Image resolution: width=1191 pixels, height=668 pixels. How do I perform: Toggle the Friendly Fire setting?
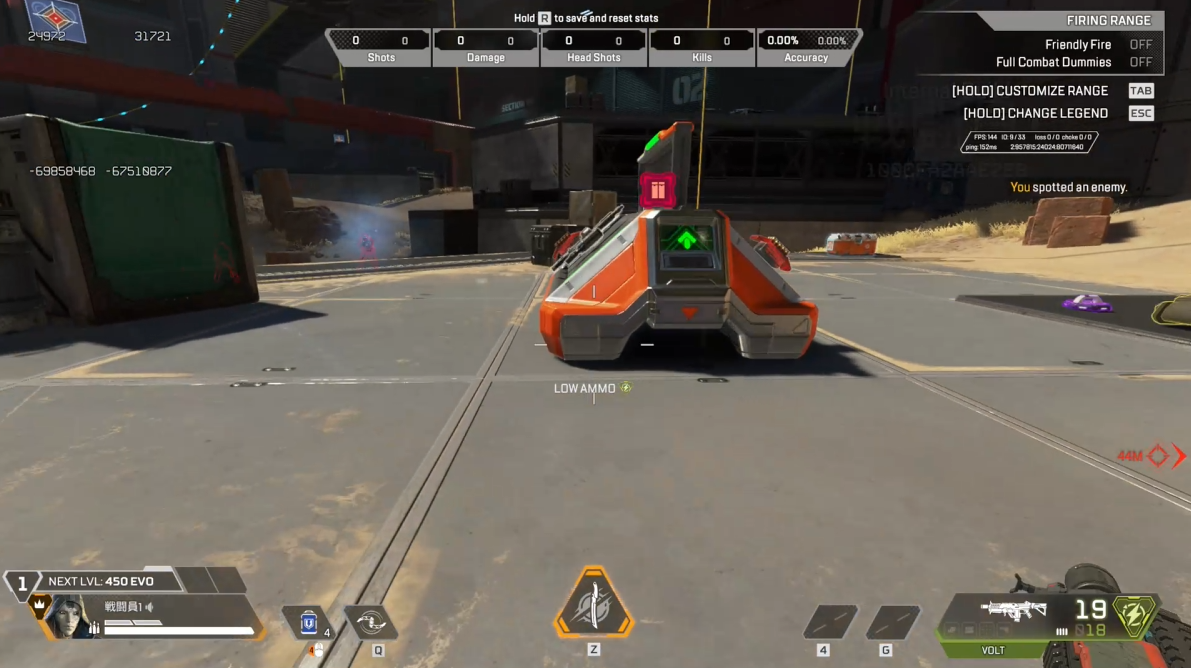click(1140, 45)
